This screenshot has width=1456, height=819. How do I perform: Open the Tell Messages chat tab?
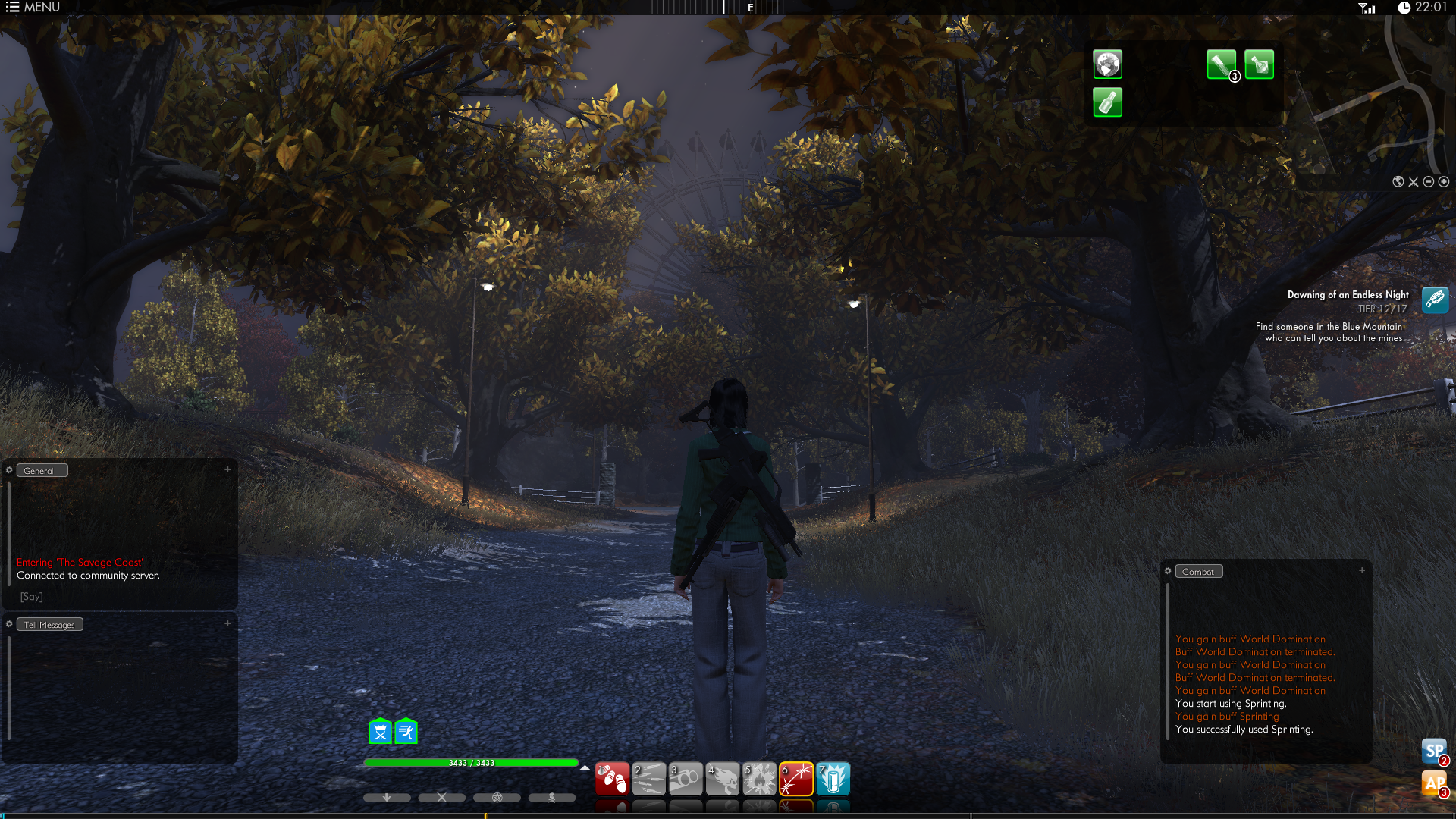point(49,625)
